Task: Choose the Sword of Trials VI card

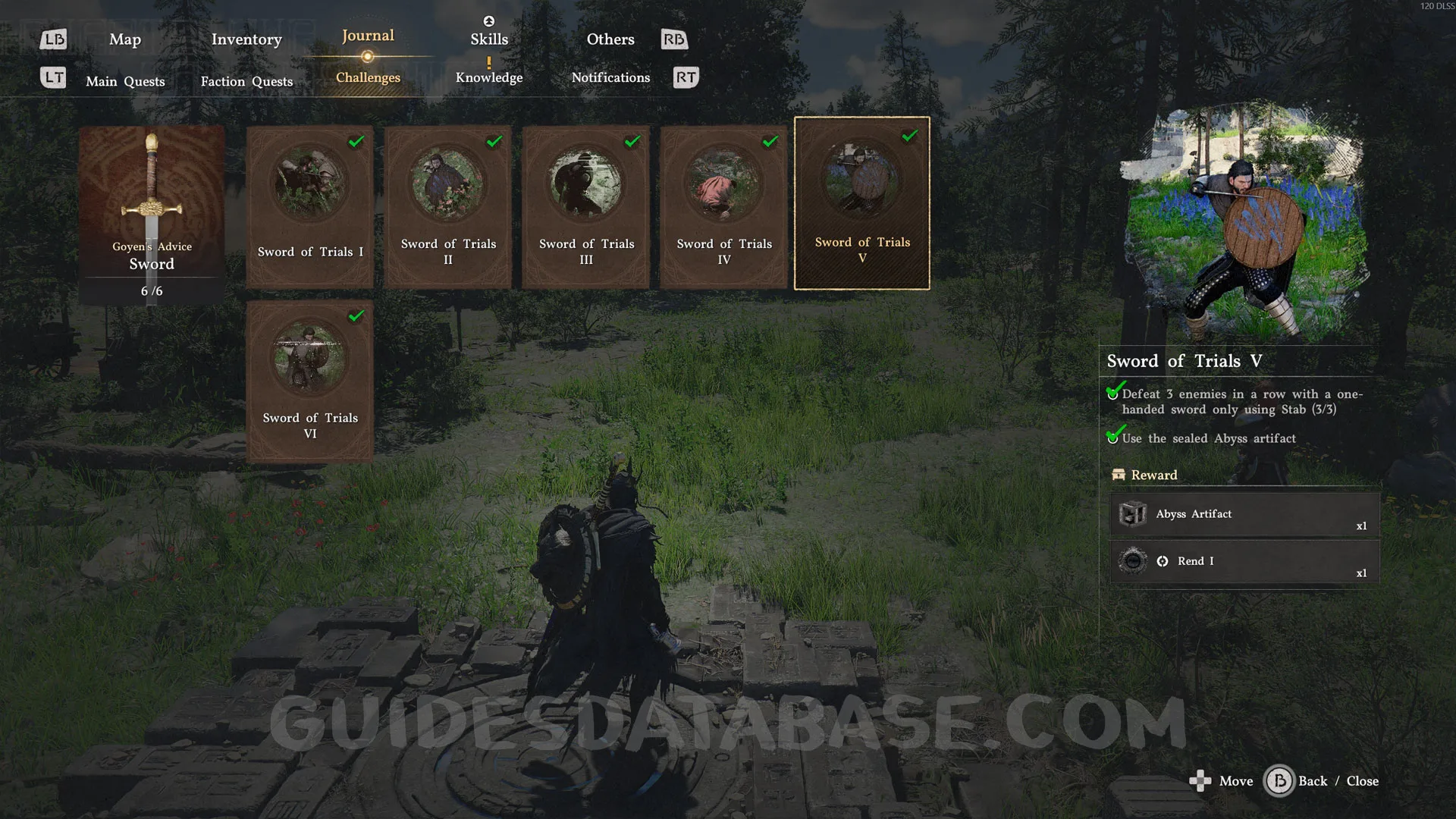Action: [310, 381]
